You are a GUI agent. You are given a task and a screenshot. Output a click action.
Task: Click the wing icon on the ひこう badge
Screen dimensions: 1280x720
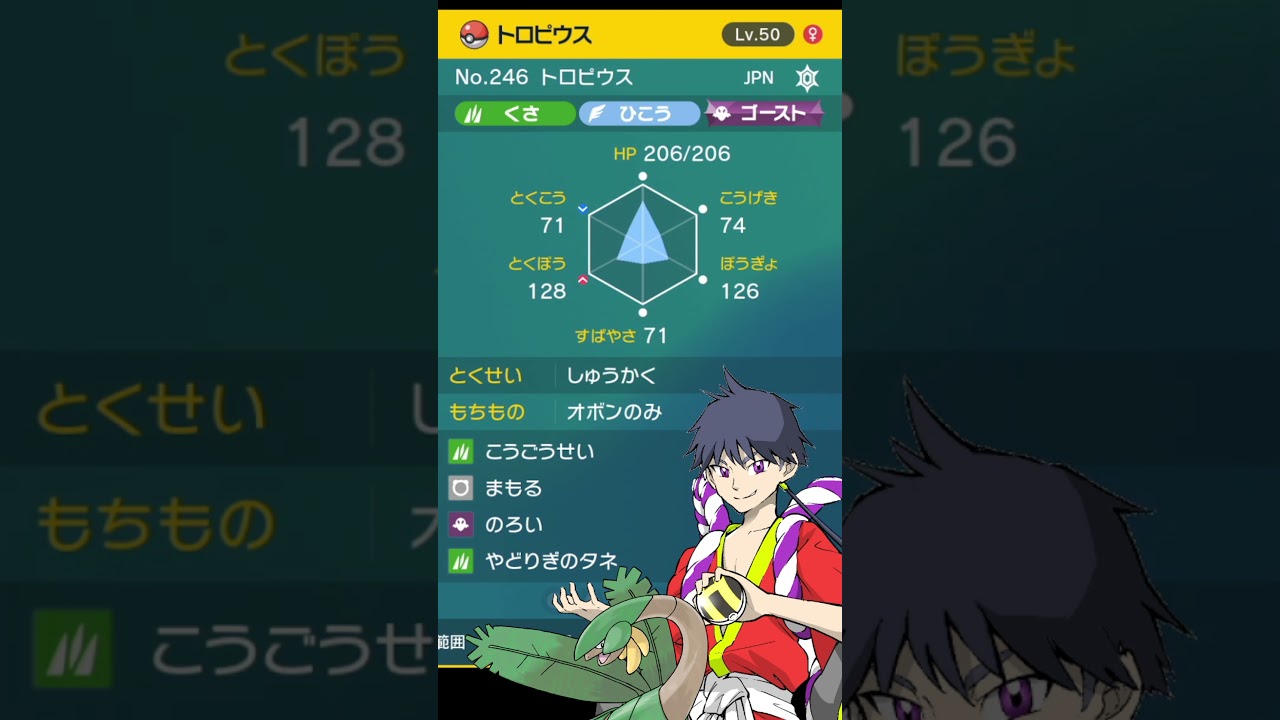point(596,113)
